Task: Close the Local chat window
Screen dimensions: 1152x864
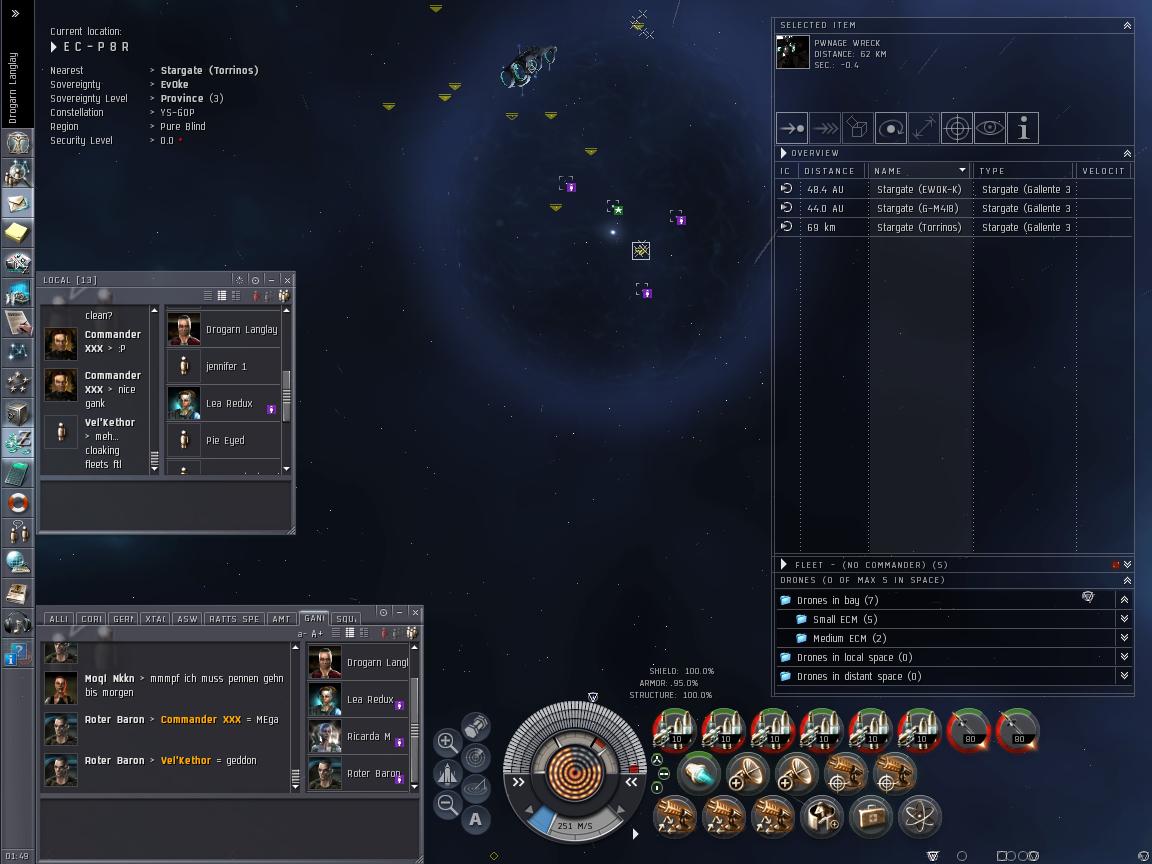Action: coord(287,280)
